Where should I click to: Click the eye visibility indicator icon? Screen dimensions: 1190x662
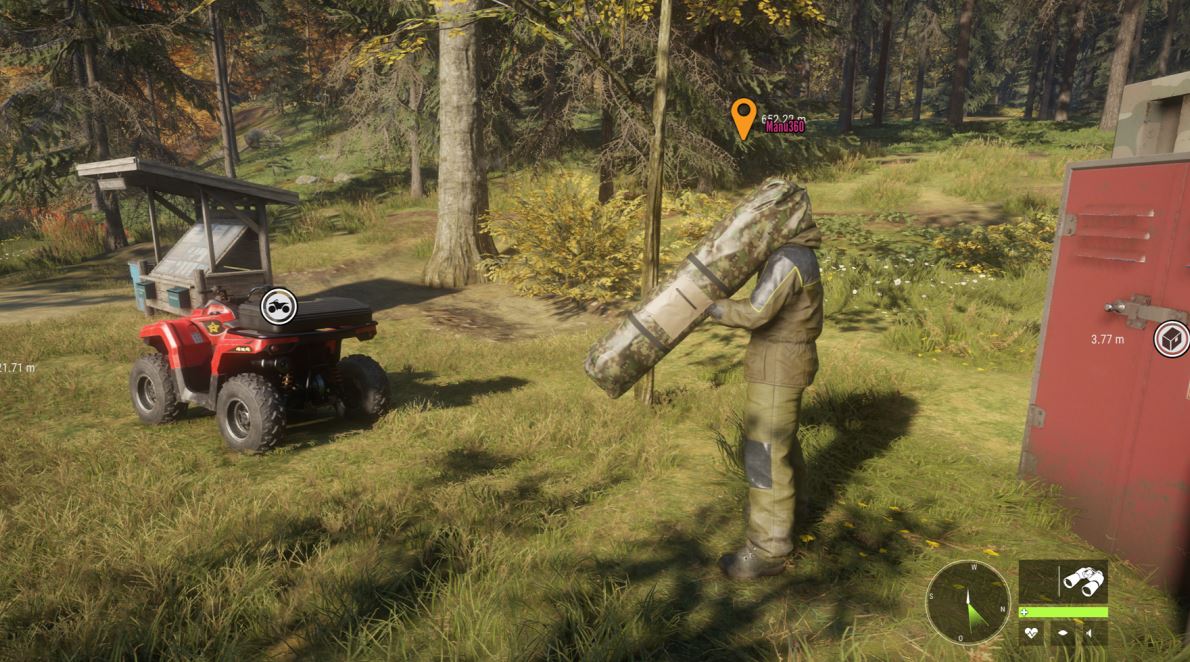tap(1063, 633)
